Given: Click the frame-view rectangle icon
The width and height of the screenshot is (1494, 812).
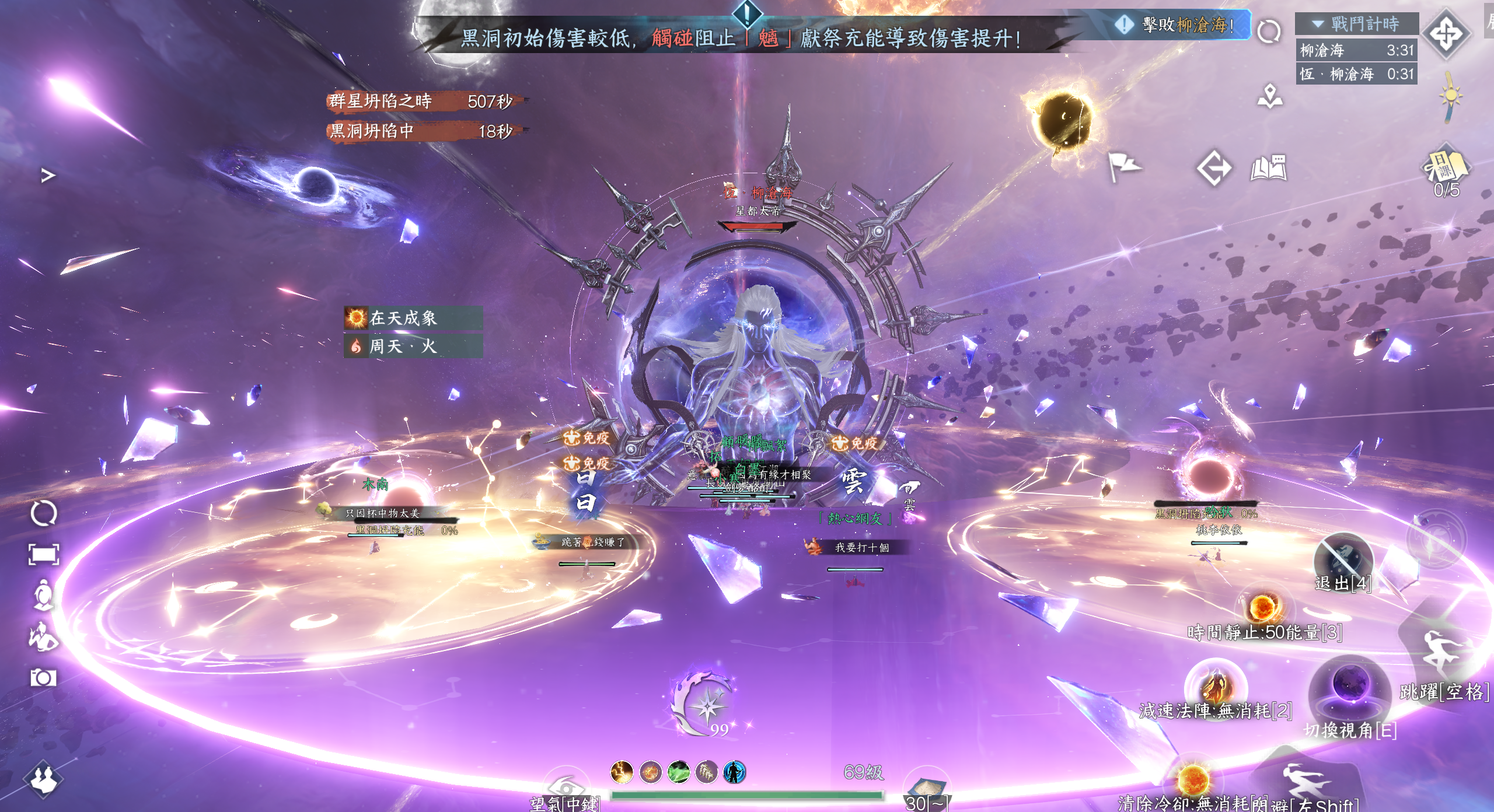Looking at the screenshot, I should pos(44,554).
